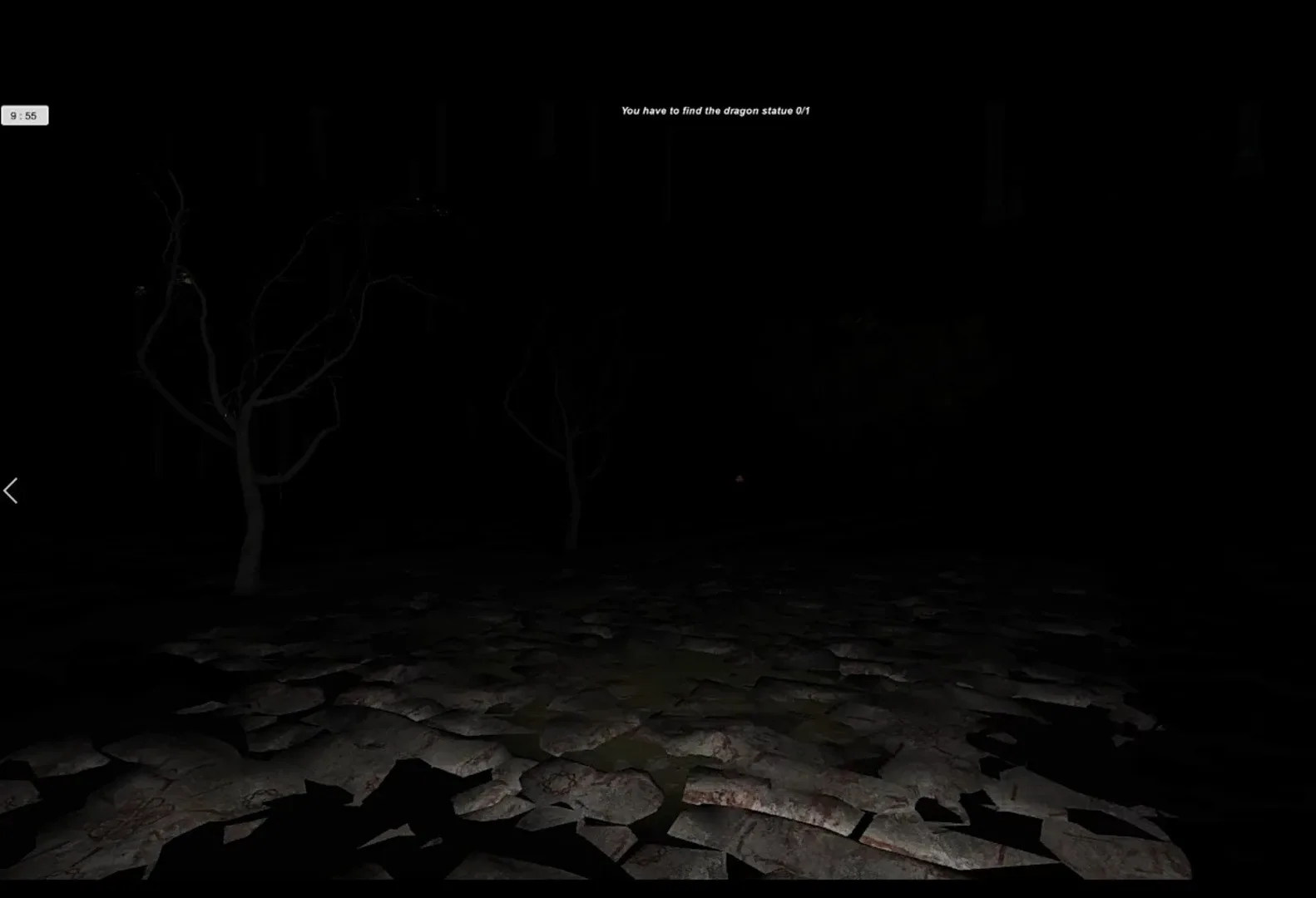Click the number 9 on the timer
The width and height of the screenshot is (1316, 898).
coord(14,115)
